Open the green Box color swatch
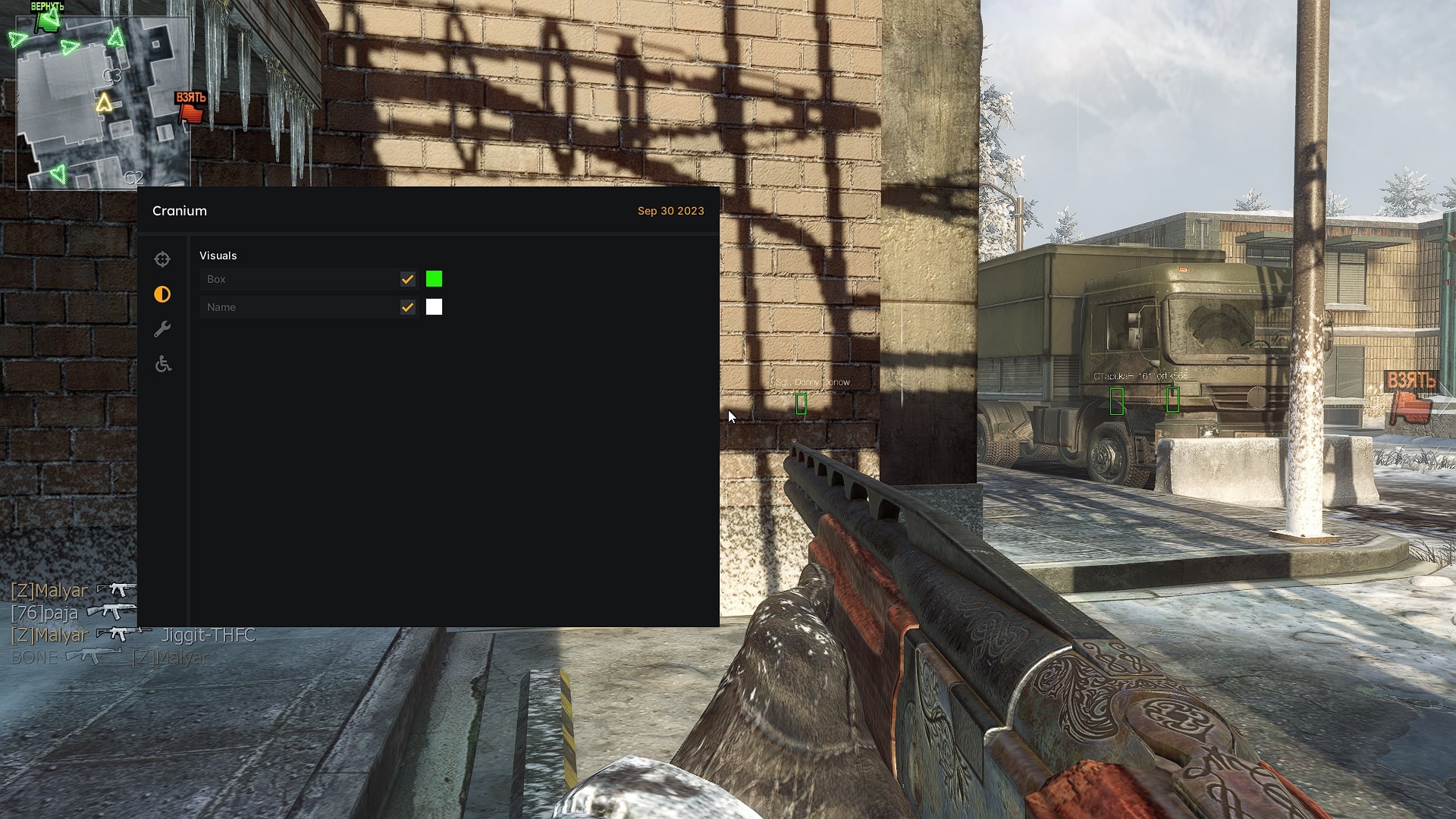The image size is (1456, 819). 434,279
